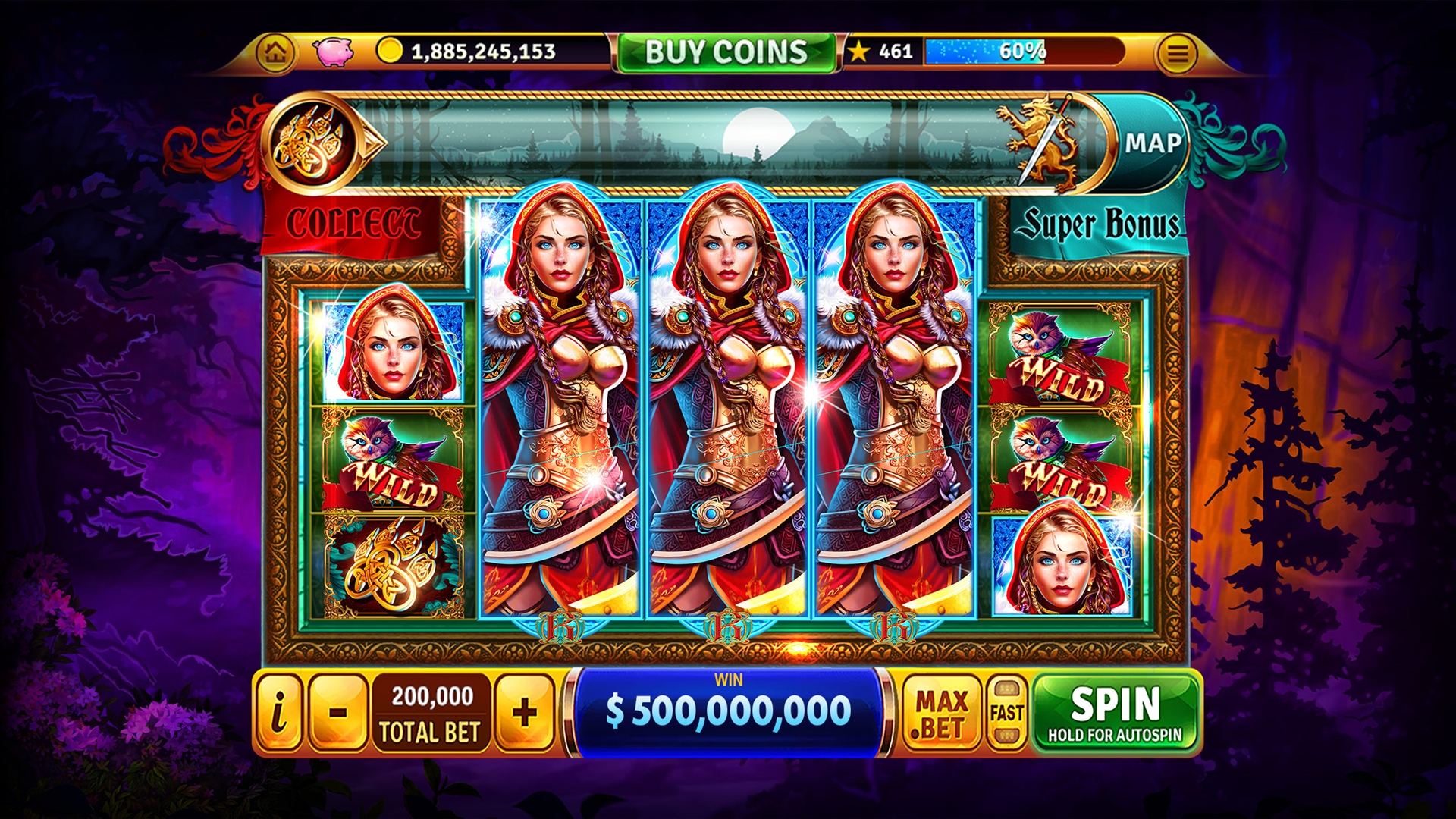Image resolution: width=1456 pixels, height=819 pixels.
Task: Enable FAST spin mode
Action: tap(1006, 713)
